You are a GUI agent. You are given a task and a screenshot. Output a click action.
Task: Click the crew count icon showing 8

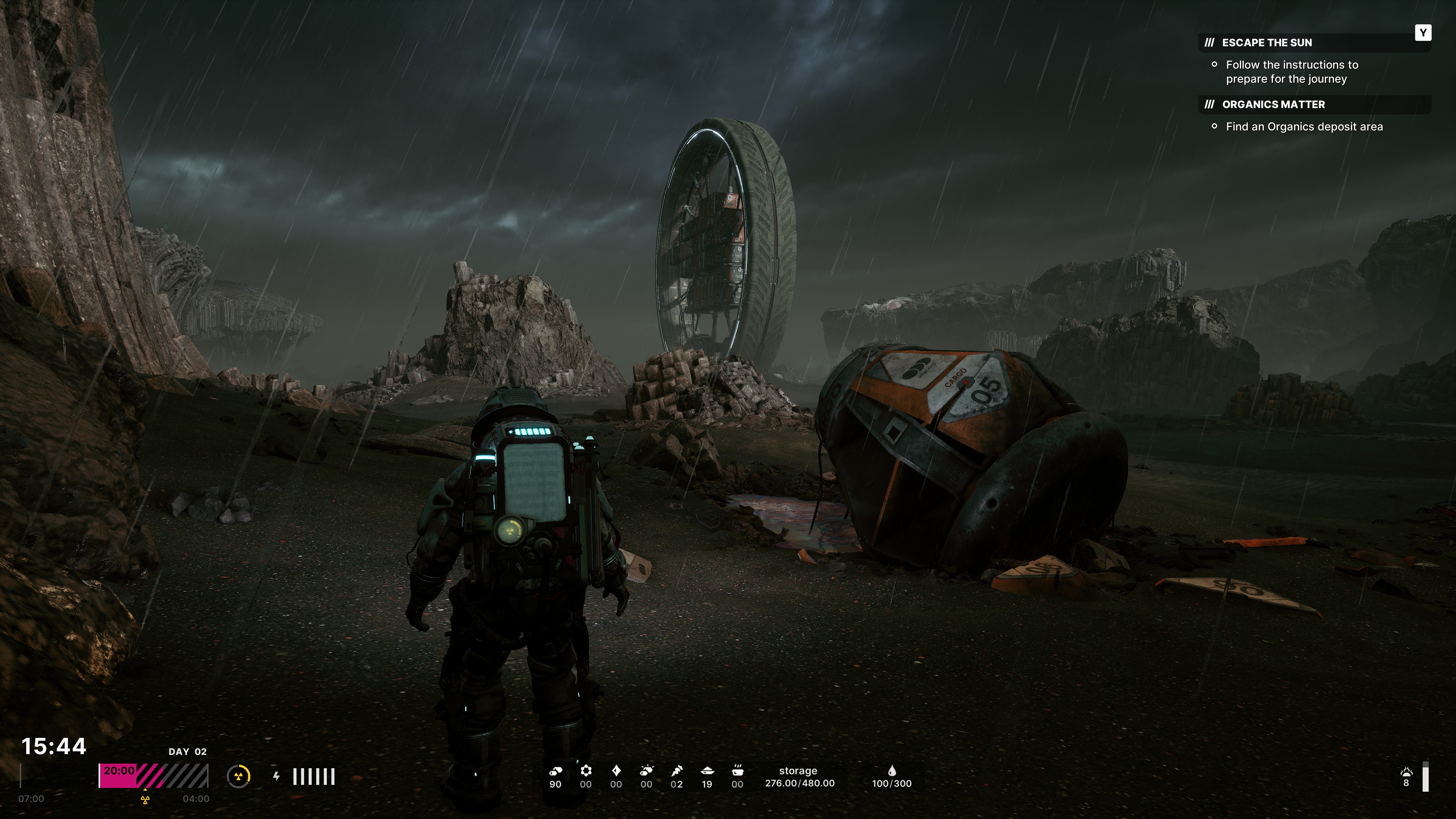click(x=1406, y=773)
